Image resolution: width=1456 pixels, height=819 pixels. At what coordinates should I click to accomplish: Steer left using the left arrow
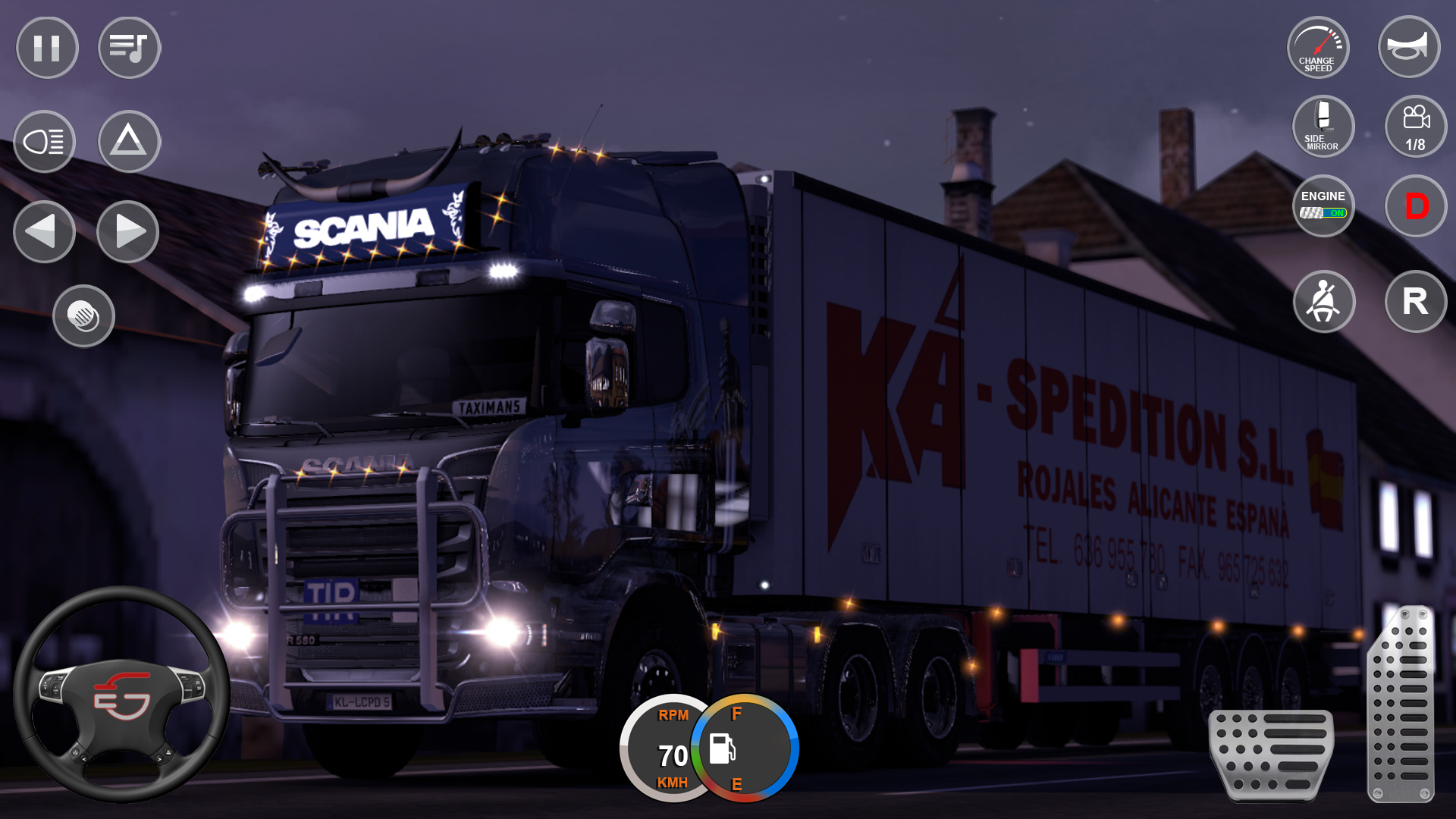click(44, 232)
